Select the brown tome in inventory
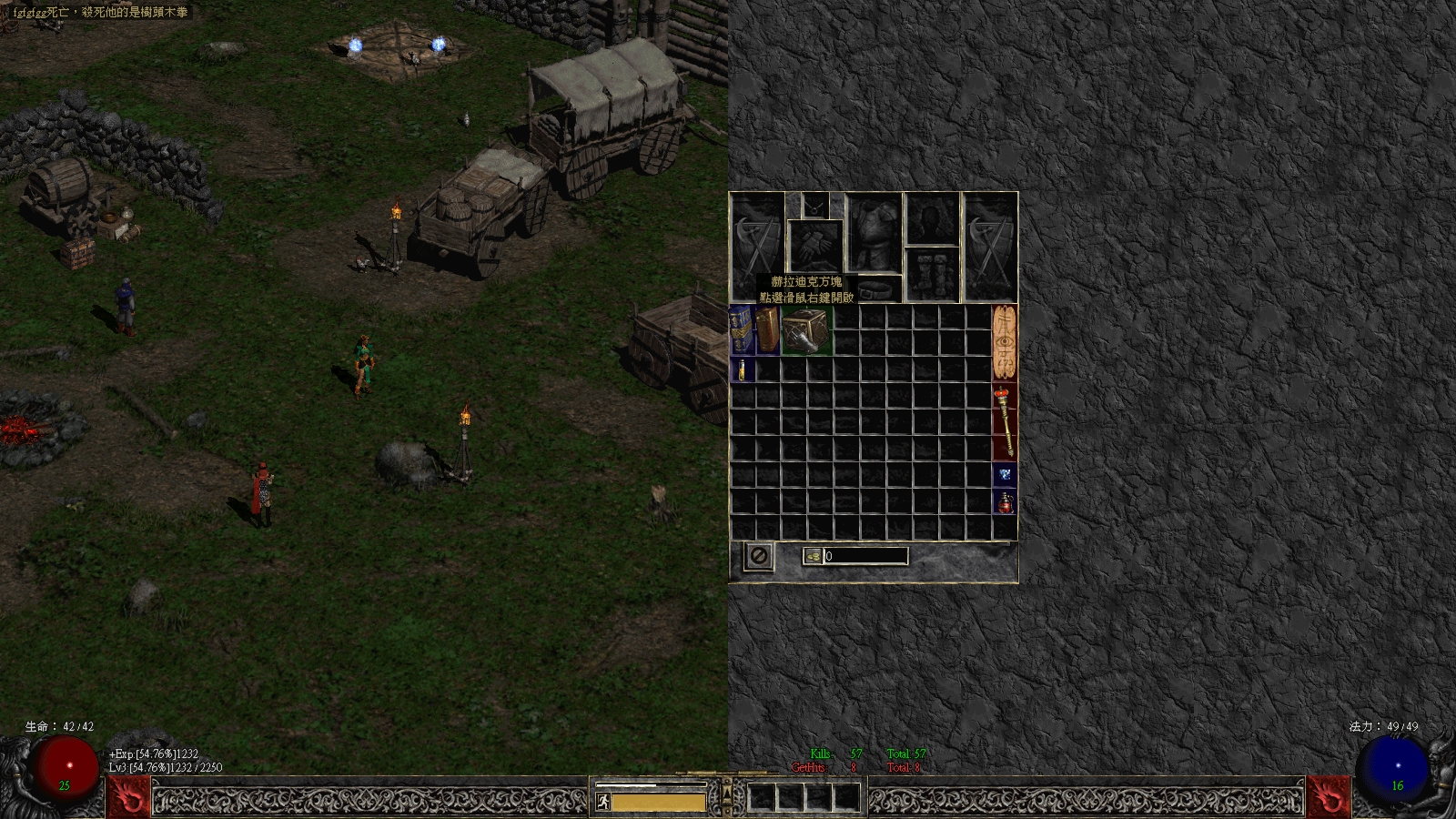1456x819 pixels. point(768,329)
